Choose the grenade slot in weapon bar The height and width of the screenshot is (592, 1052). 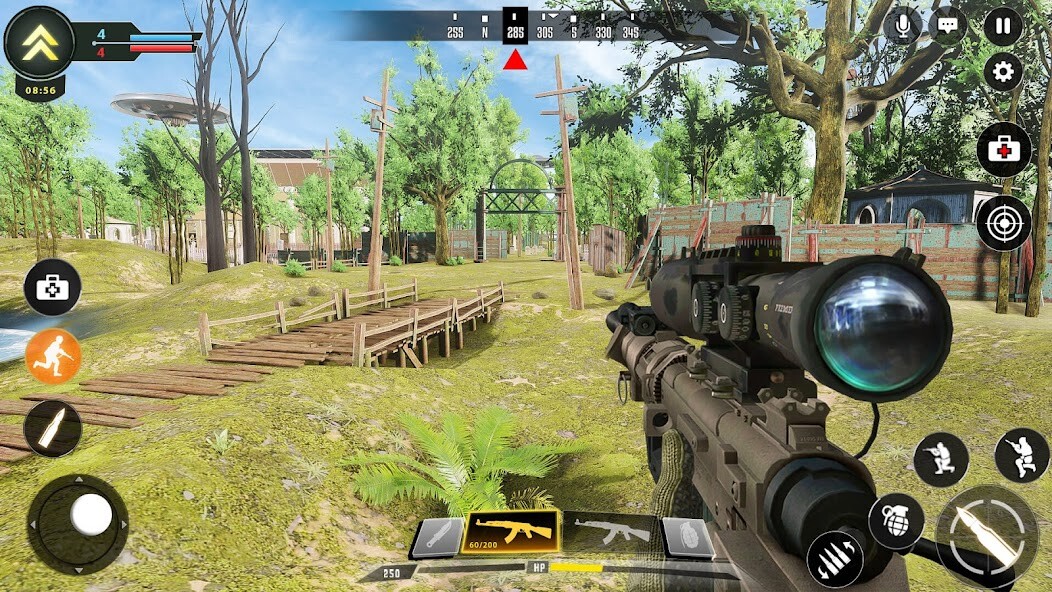click(x=687, y=538)
